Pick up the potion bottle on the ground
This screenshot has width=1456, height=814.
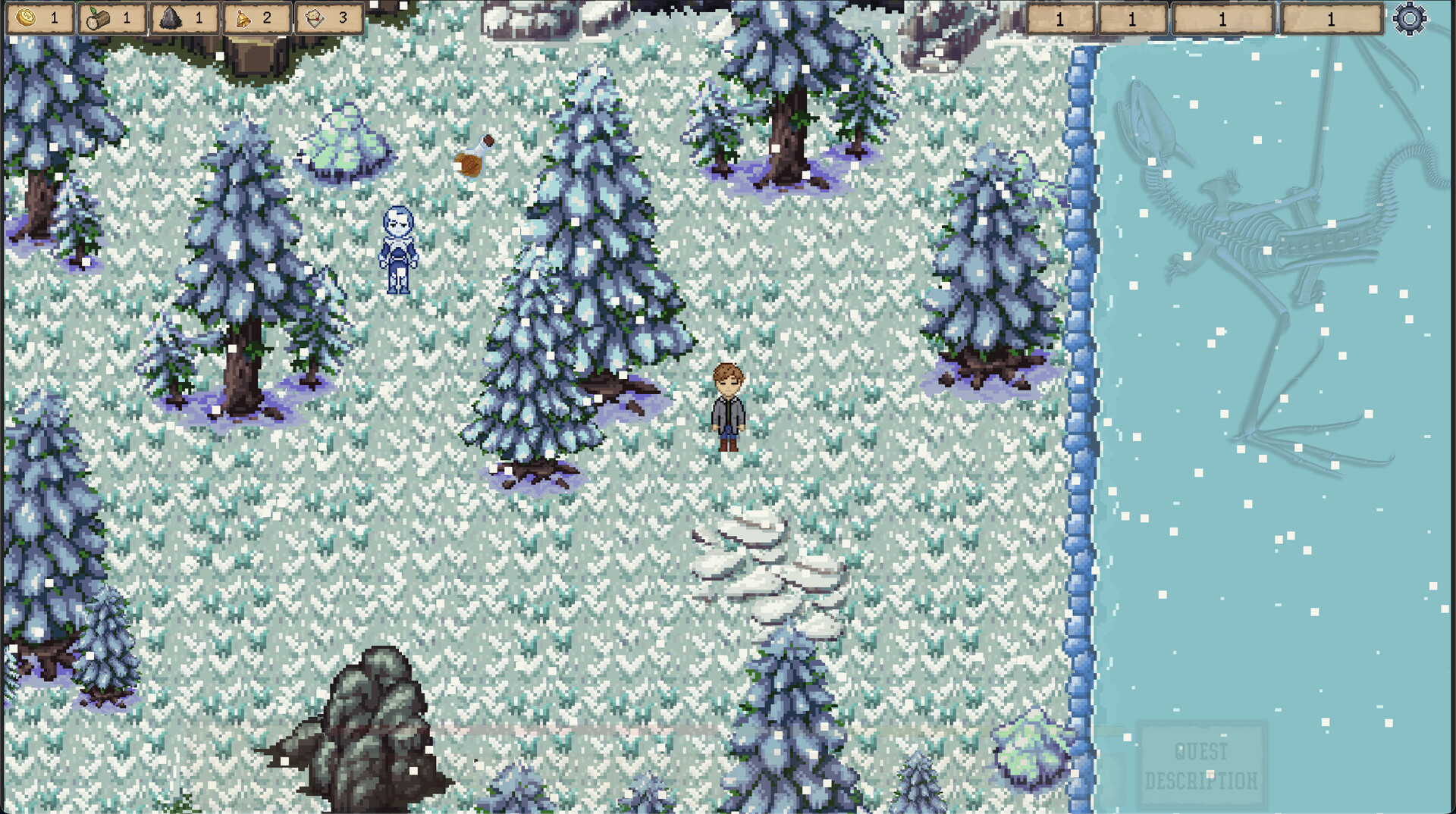point(472,157)
